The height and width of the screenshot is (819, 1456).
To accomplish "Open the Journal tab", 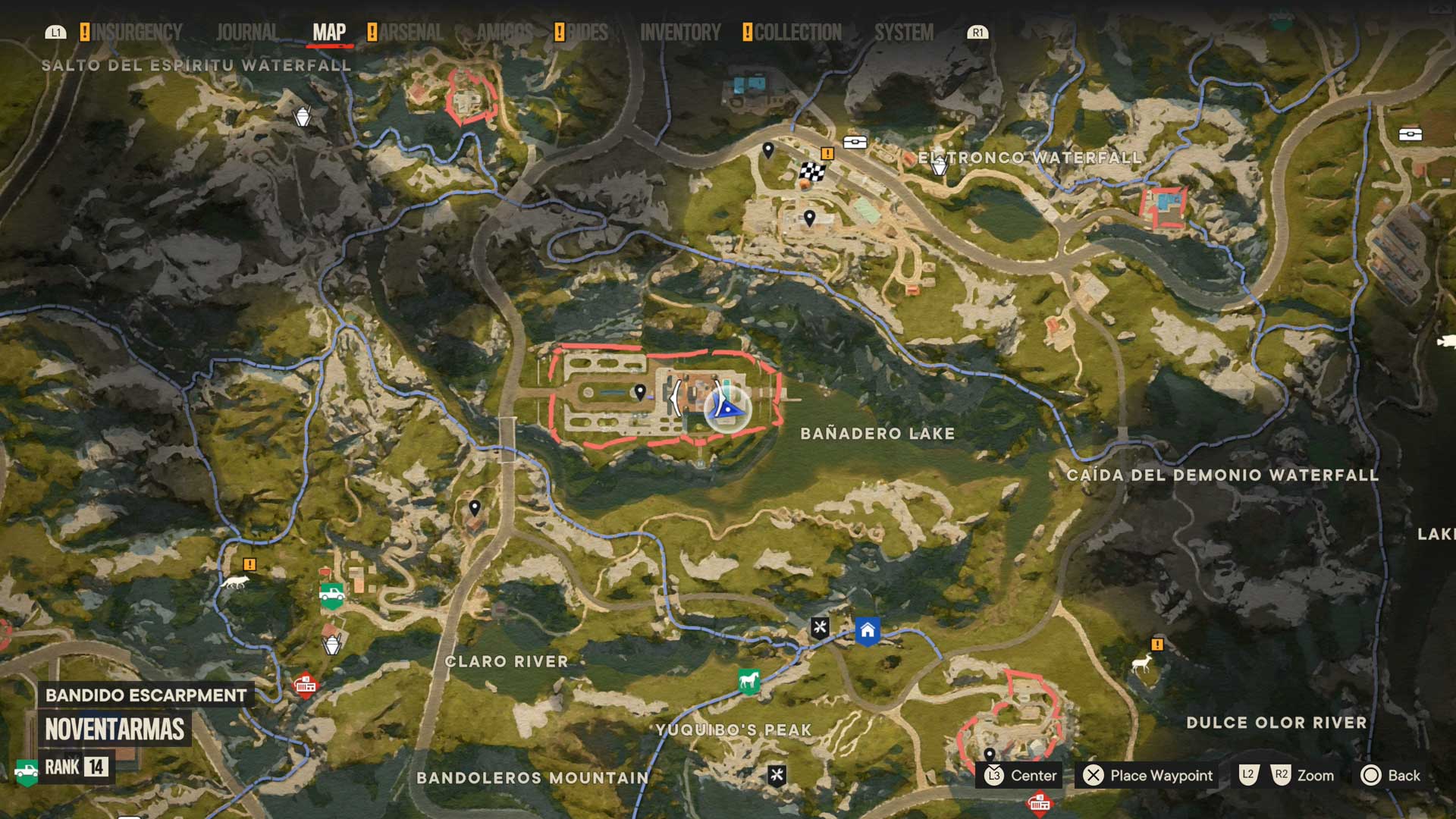I will pyautogui.click(x=246, y=33).
